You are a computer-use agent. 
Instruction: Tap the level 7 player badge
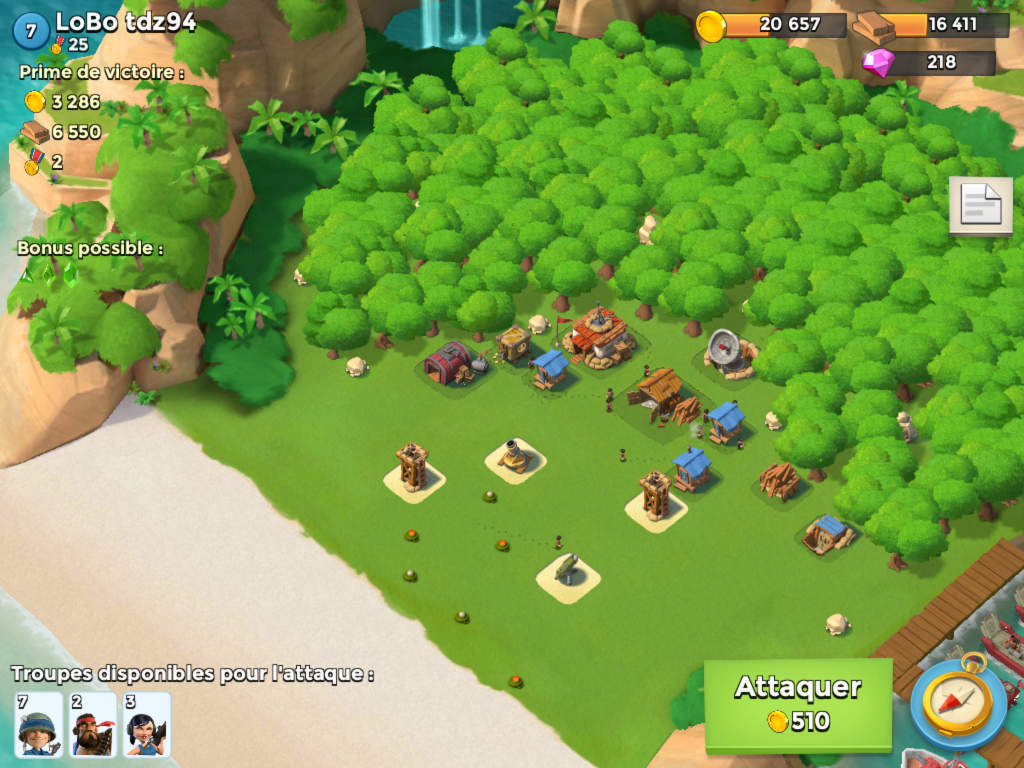coord(30,31)
